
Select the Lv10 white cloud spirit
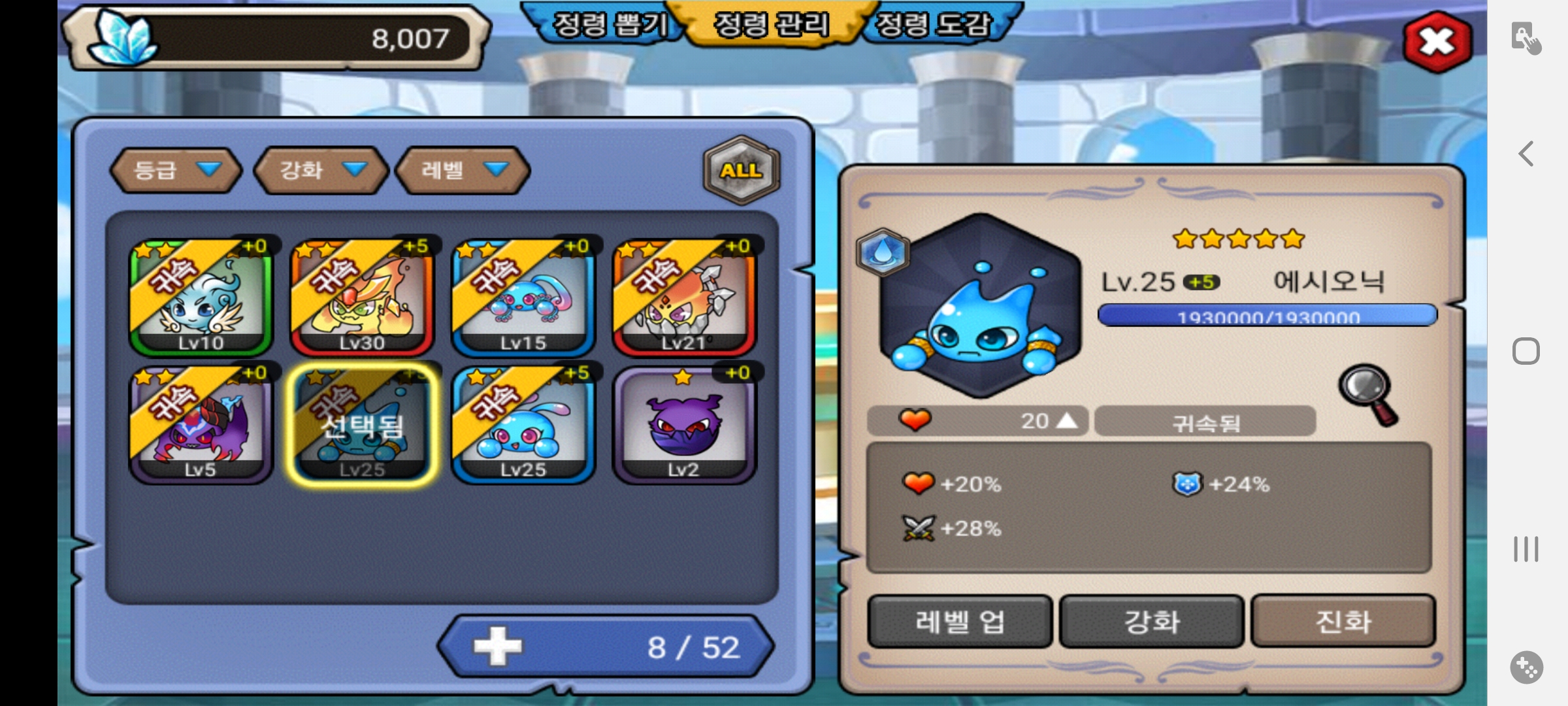201,297
